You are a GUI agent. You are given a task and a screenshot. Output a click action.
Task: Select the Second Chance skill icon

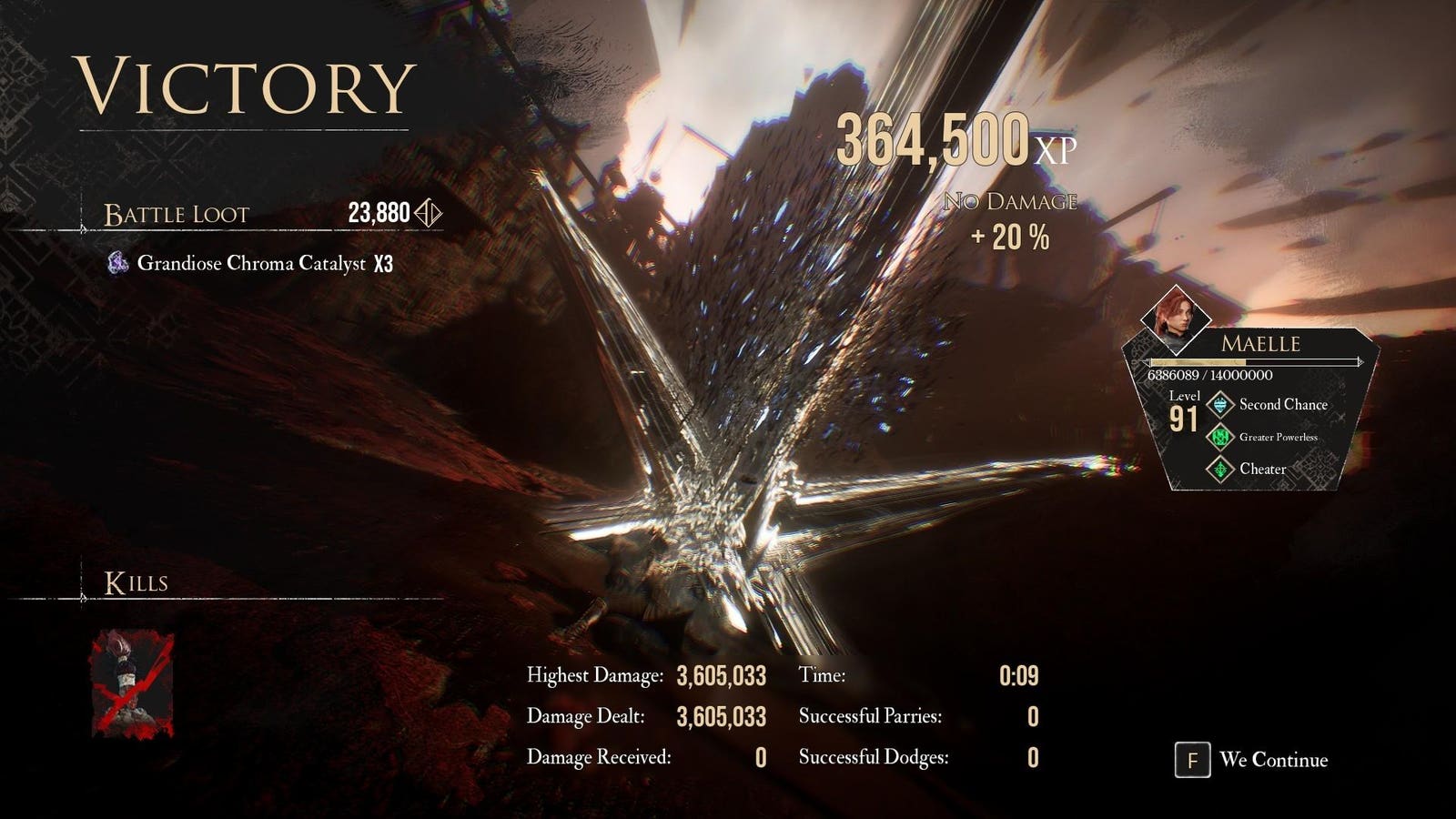click(x=1219, y=405)
